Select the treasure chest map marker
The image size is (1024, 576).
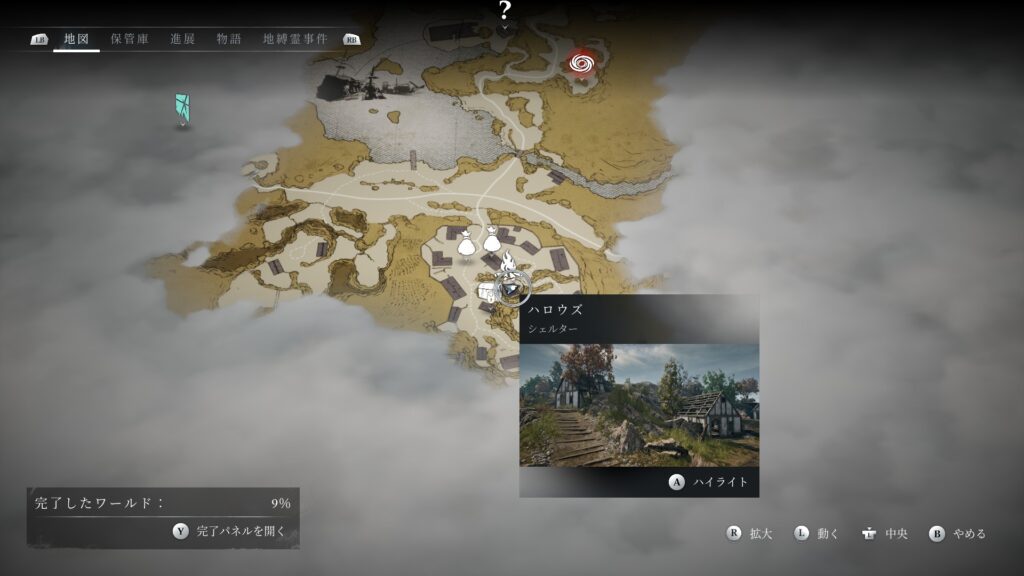click(x=488, y=292)
